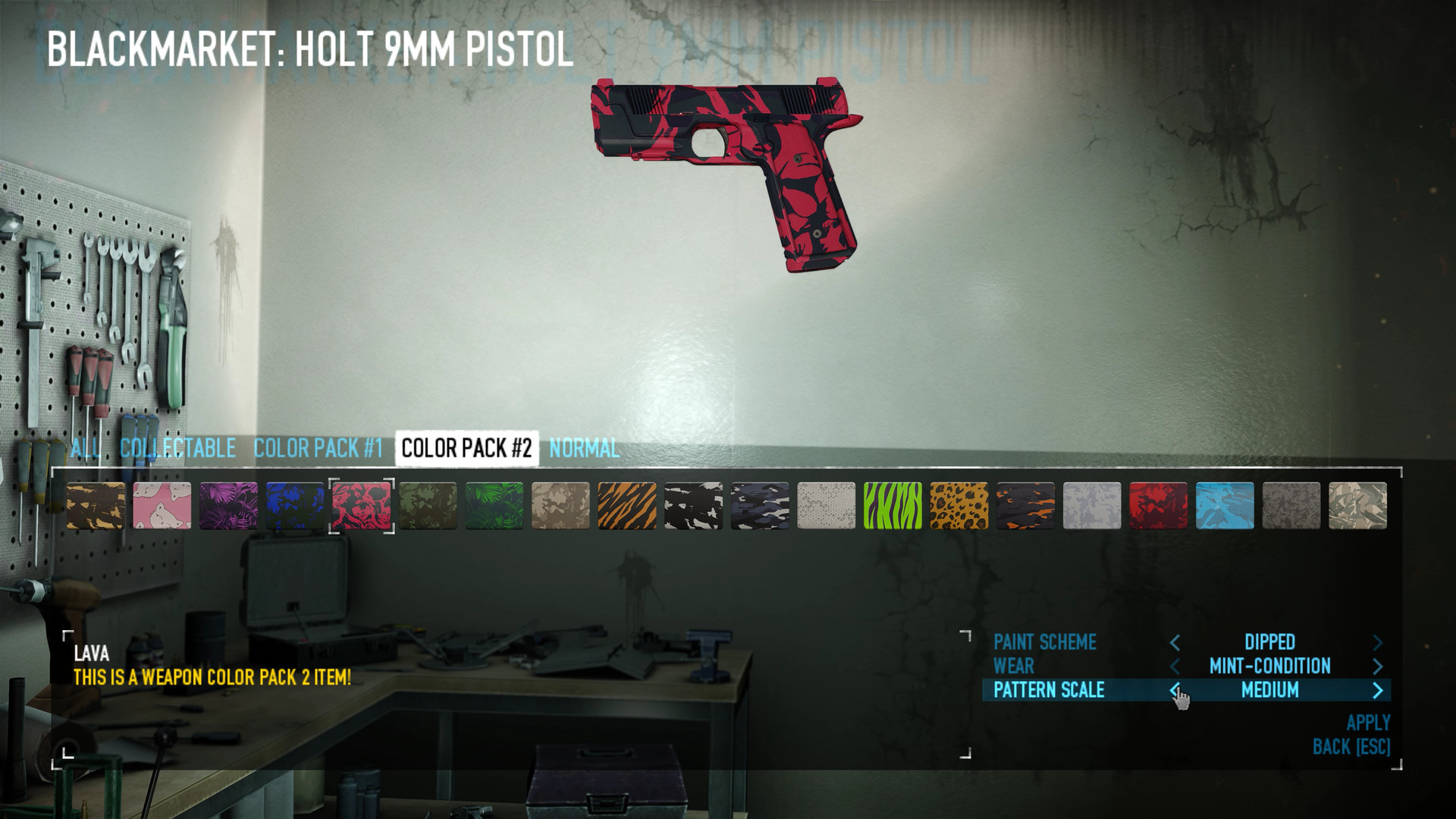Show Color Pack #1 skins
1456x819 pixels.
[x=318, y=448]
